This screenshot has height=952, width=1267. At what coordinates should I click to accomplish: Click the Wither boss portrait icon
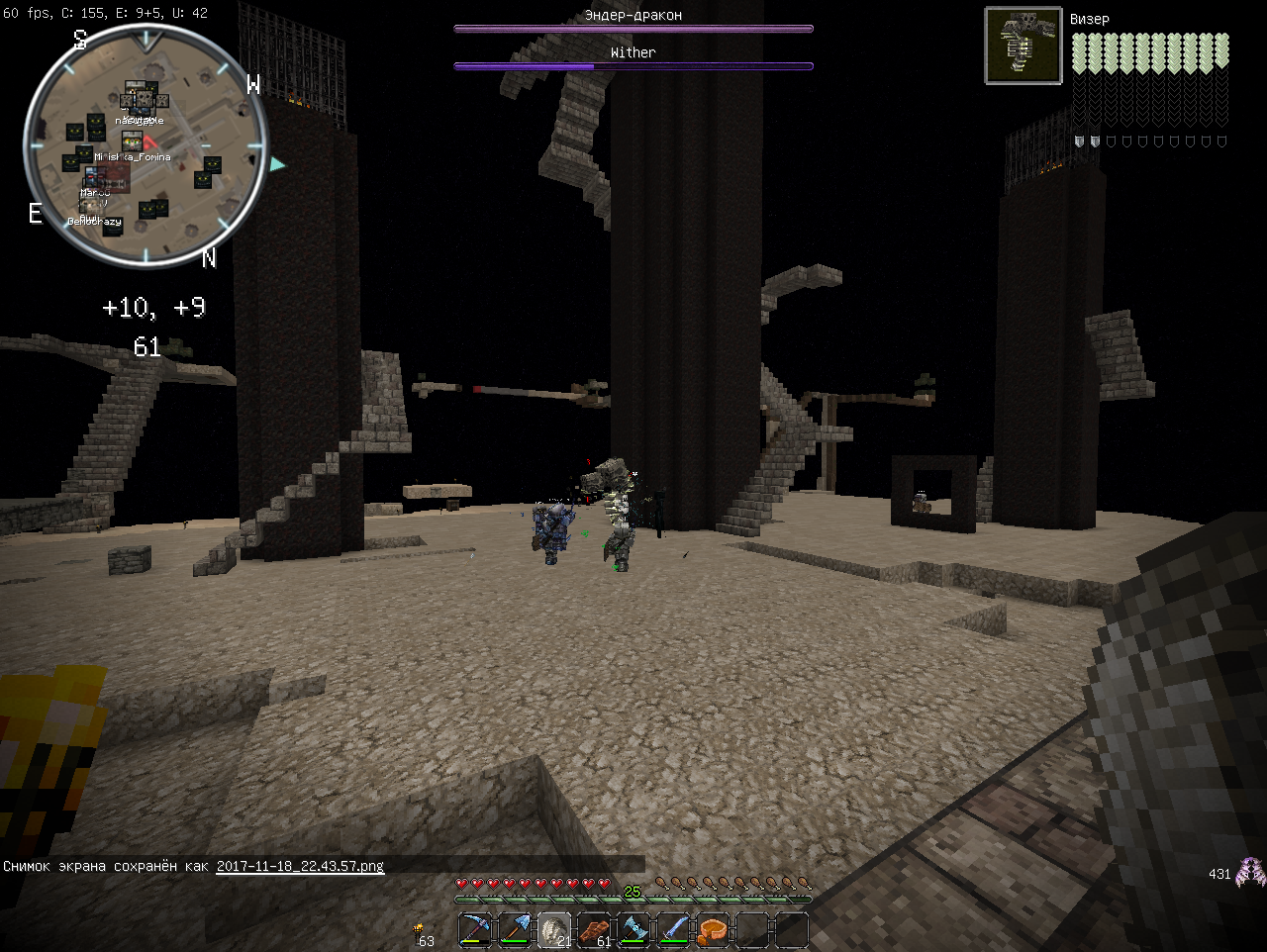pyautogui.click(x=1023, y=46)
